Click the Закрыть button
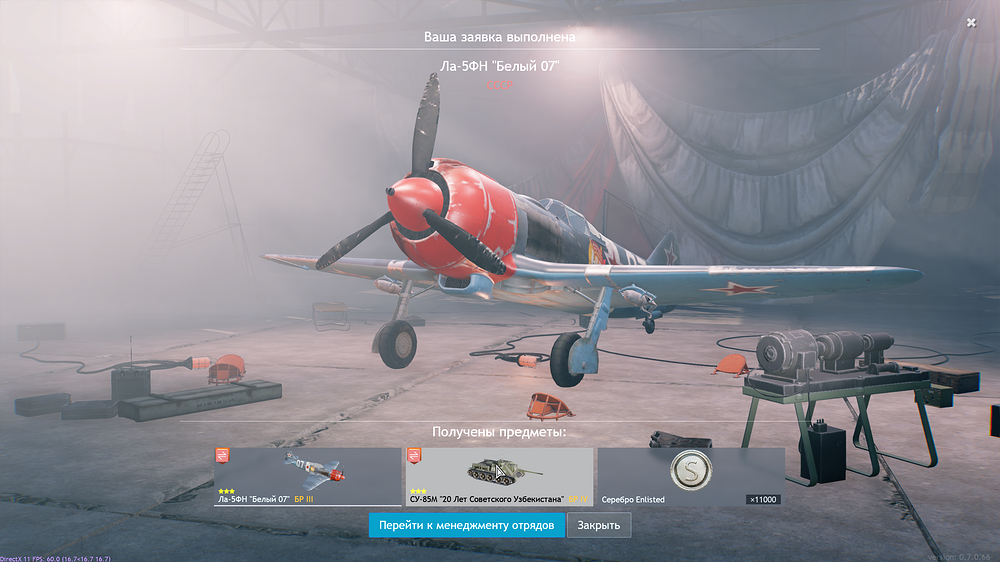 [x=599, y=525]
